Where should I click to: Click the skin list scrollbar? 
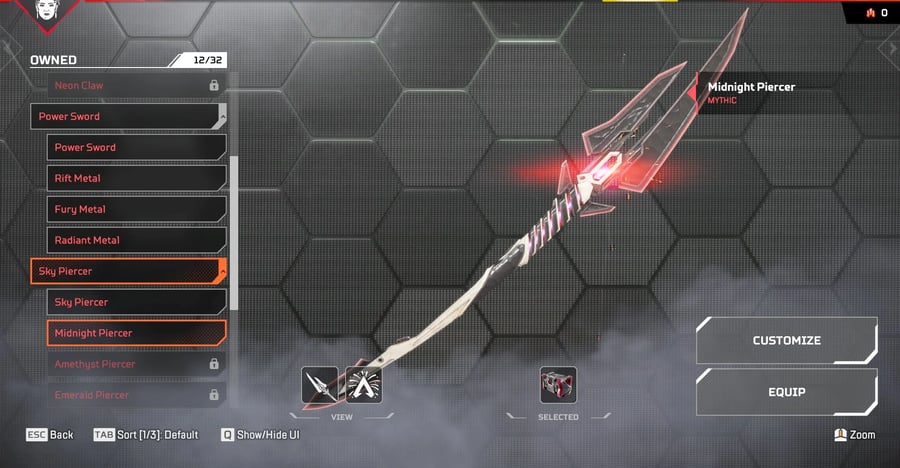tap(234, 232)
